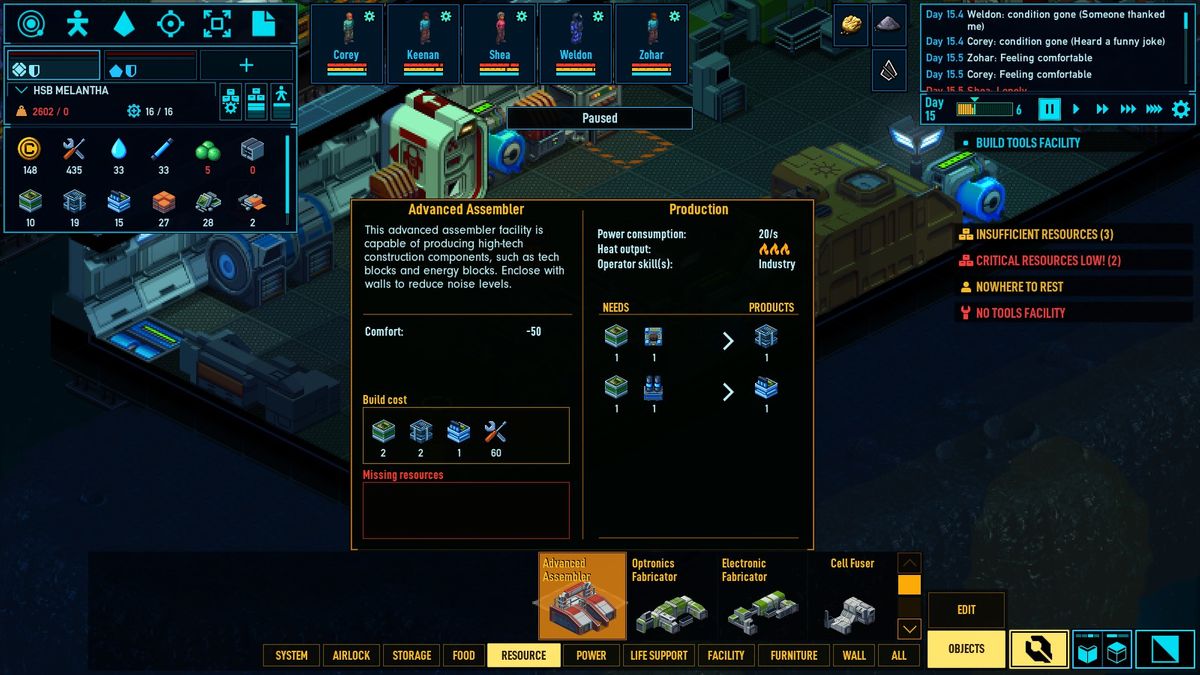Switch to the STORAGE category tab

(411, 655)
